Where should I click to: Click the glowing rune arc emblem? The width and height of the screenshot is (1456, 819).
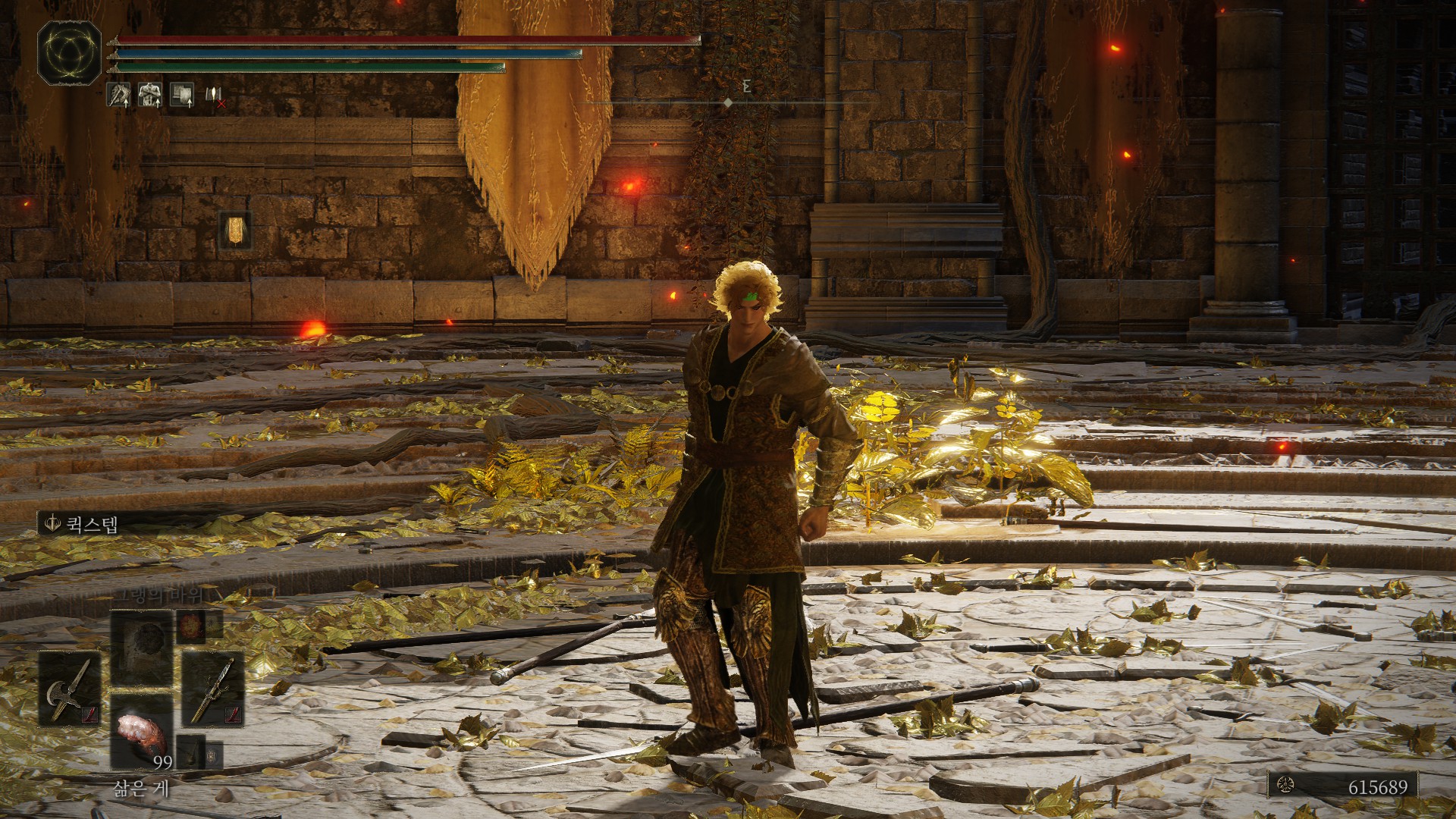click(x=69, y=52)
